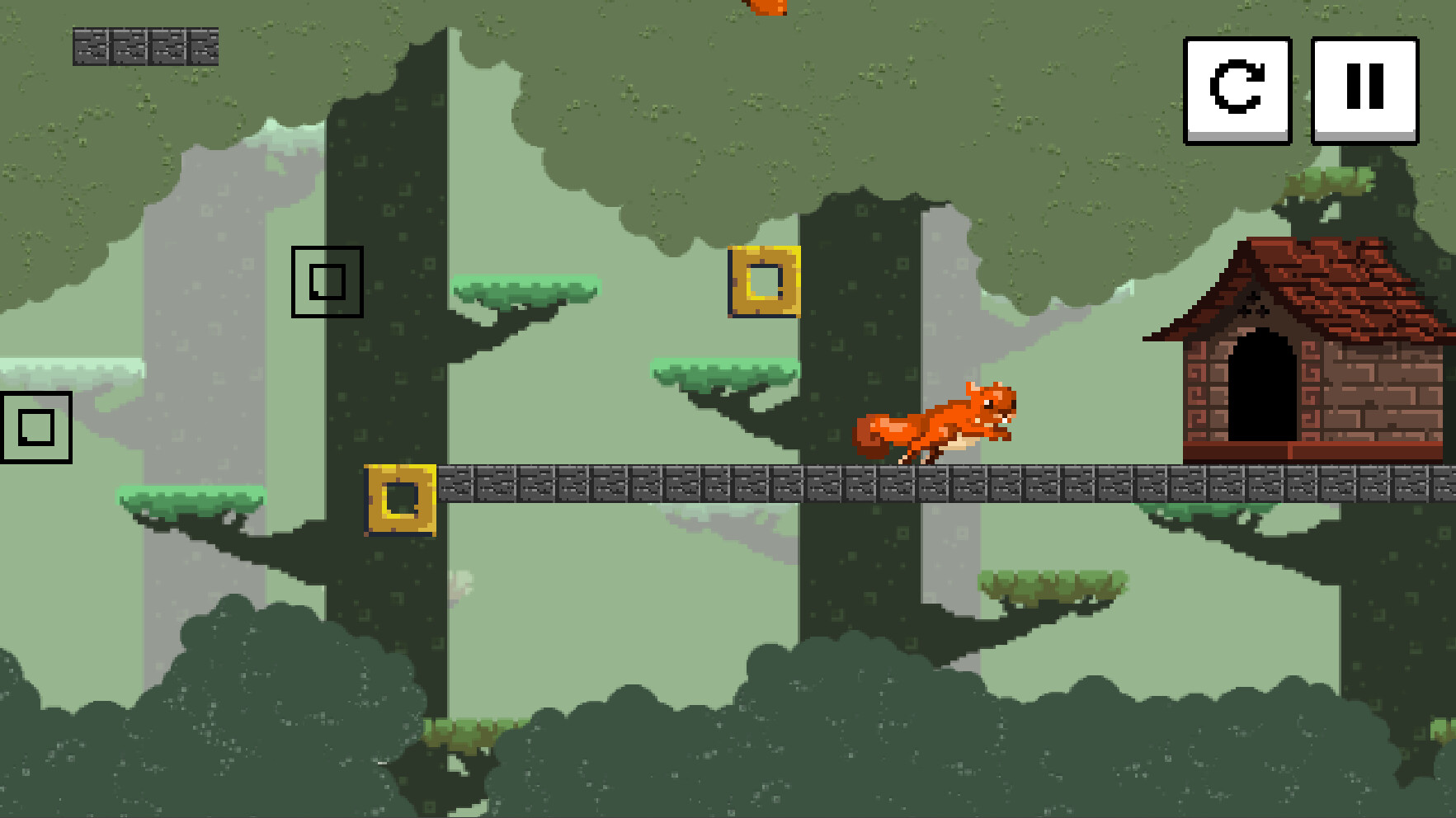This screenshot has height=818, width=1456.
Task: Tap the small brick platform in the top-left corner
Action: (x=144, y=48)
